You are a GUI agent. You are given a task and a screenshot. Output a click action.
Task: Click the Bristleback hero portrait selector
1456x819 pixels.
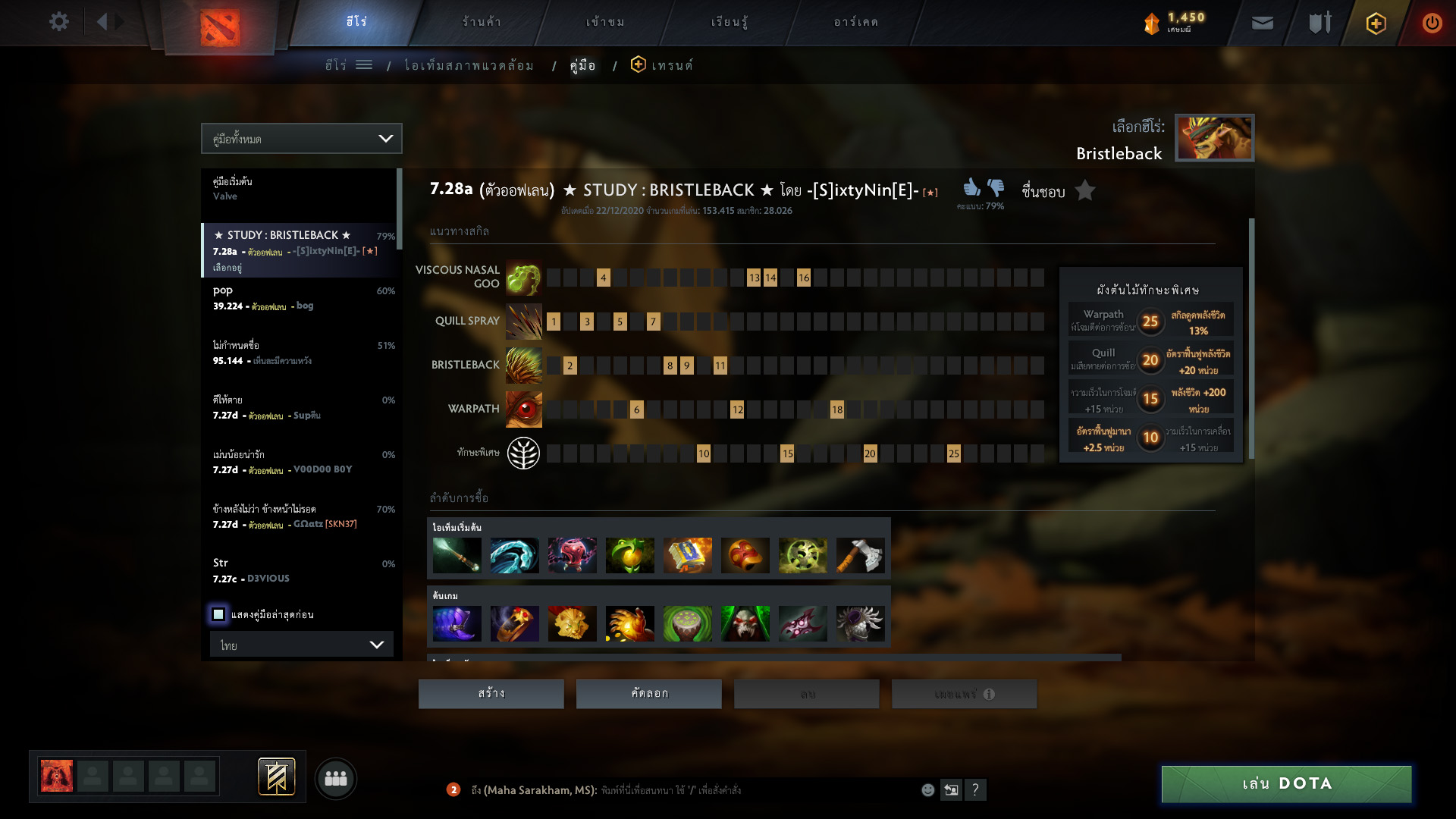click(1214, 138)
